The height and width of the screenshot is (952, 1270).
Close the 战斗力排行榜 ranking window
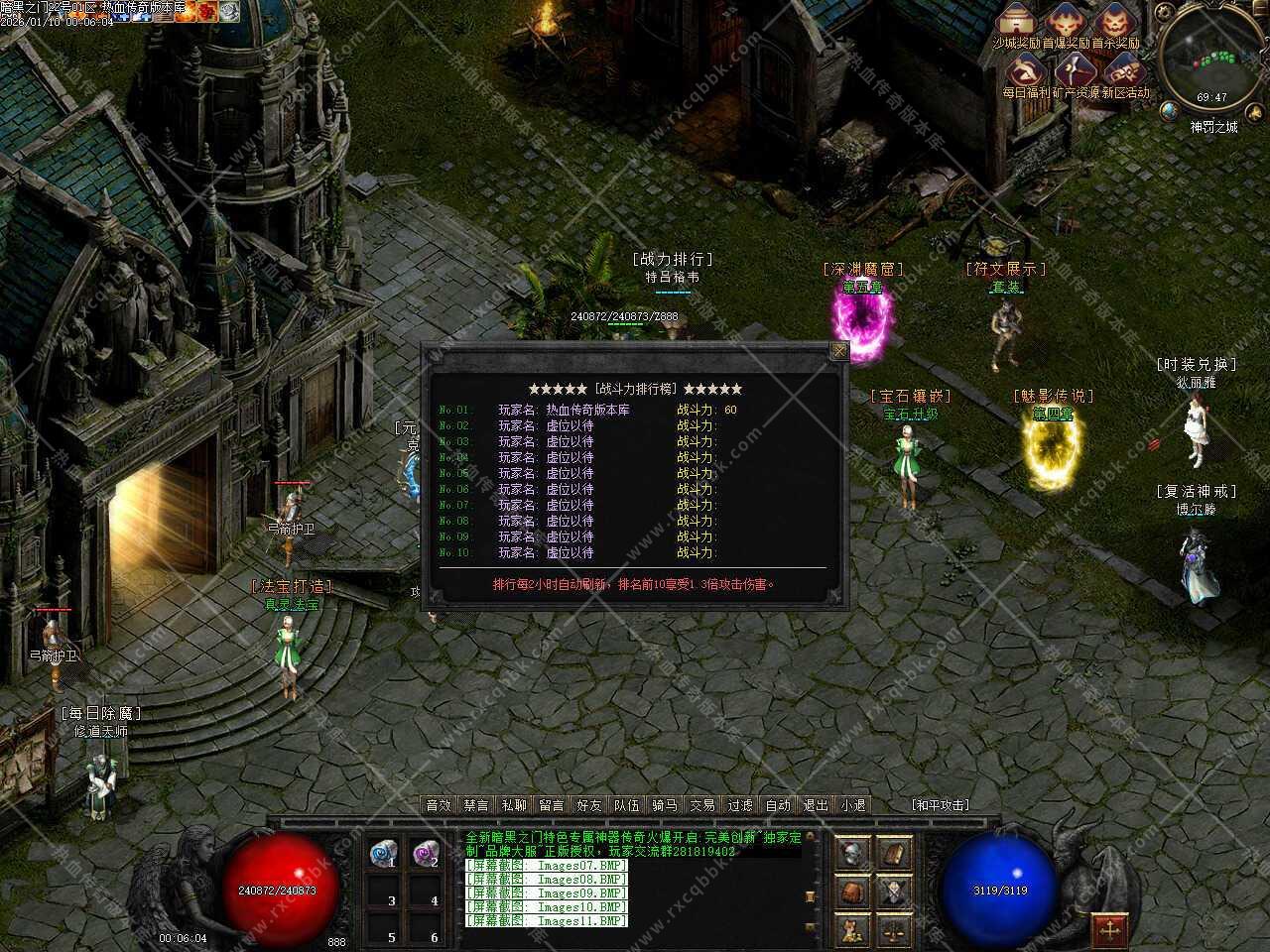coord(839,351)
